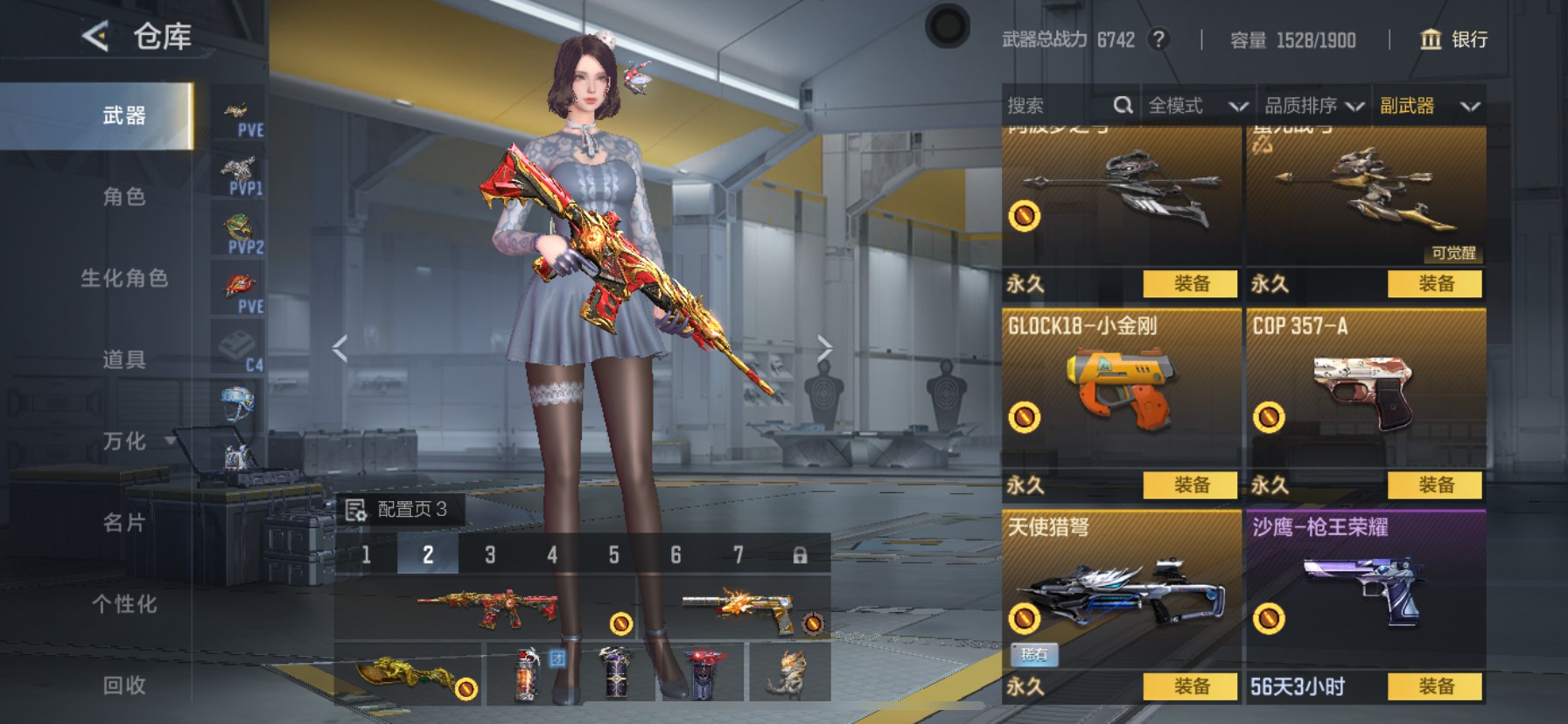This screenshot has height=724, width=1568.
Task: Equip the 沙鹰-枪王荣耀 pistol
Action: (x=1435, y=686)
